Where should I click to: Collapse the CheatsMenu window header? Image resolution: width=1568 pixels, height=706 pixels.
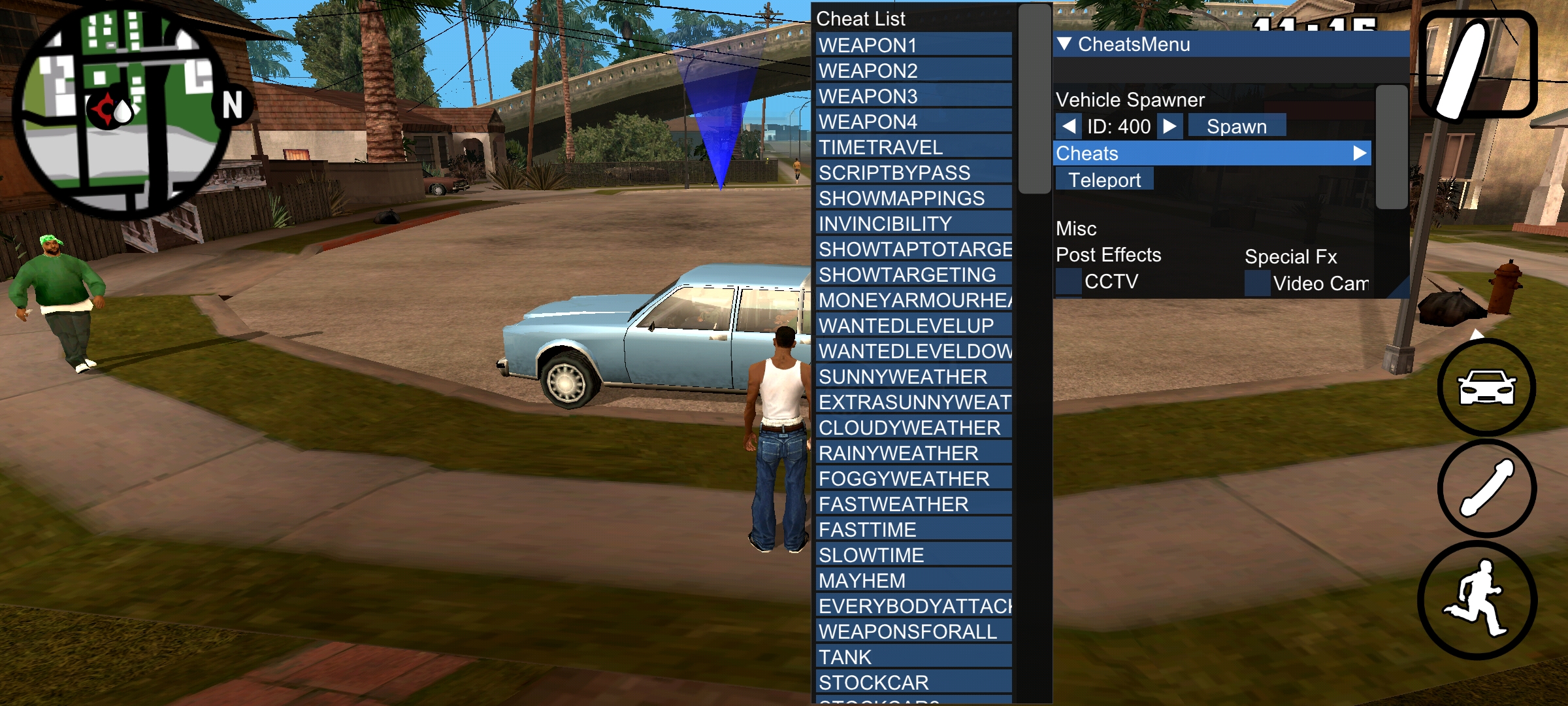[1064, 44]
